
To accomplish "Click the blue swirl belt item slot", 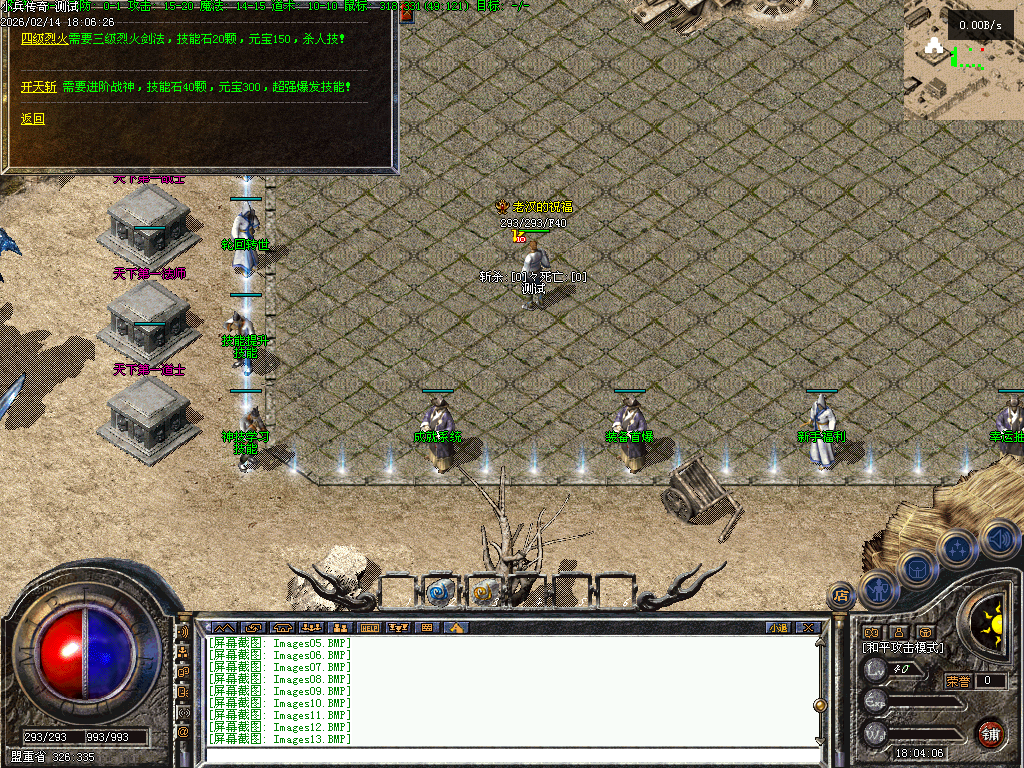I will point(438,592).
